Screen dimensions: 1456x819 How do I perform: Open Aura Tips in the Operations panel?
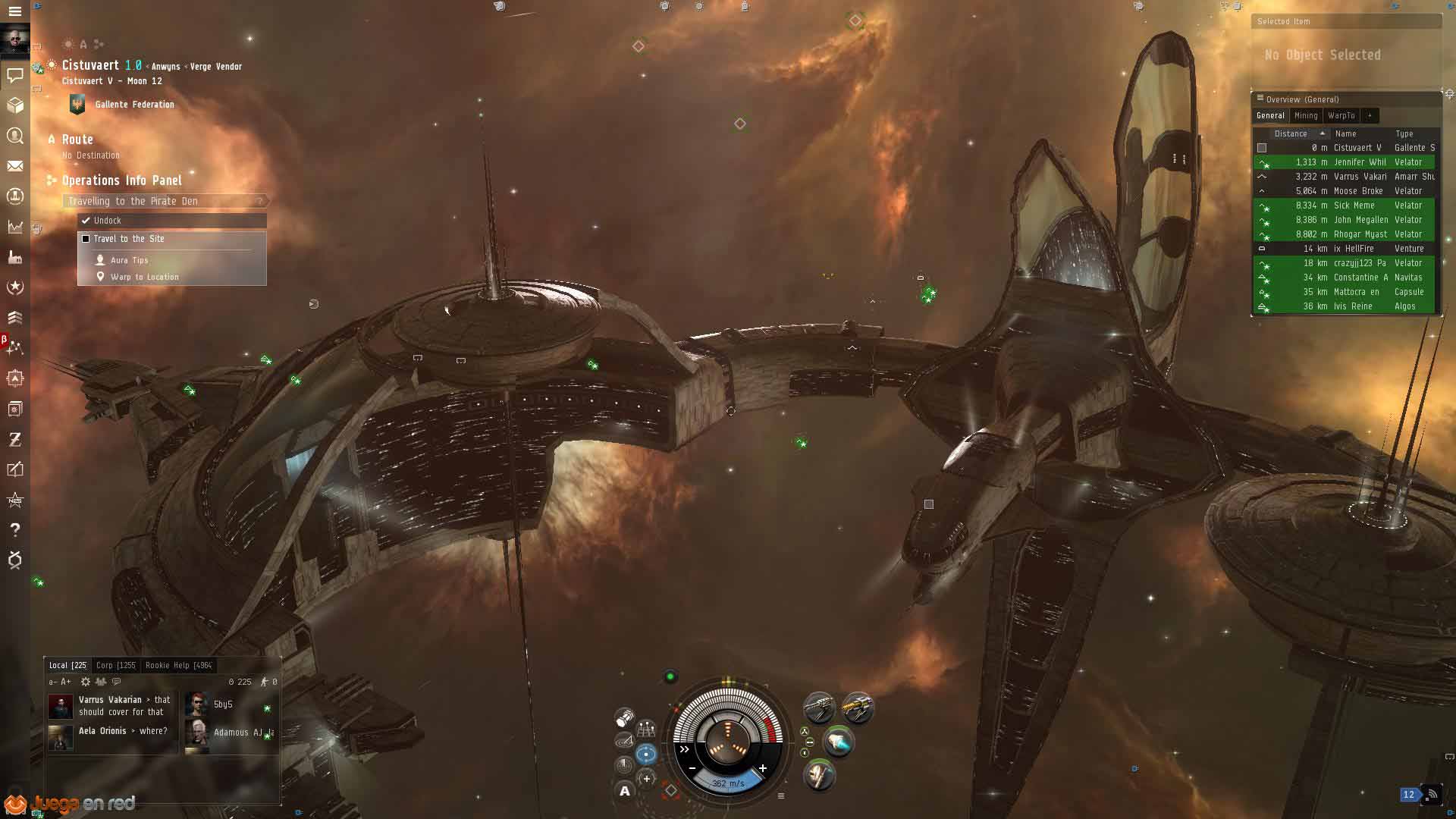pos(129,260)
